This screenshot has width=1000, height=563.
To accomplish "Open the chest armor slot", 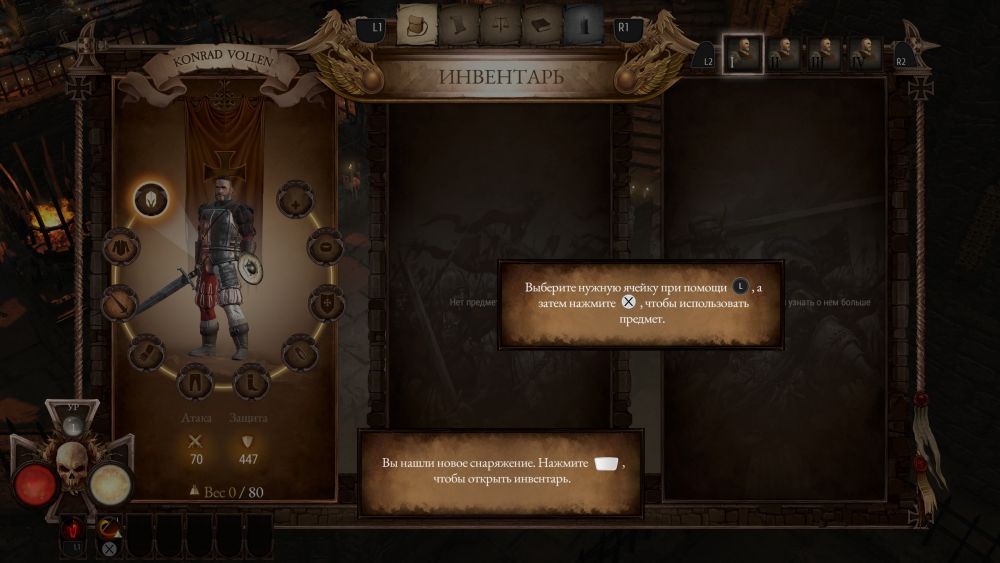I will click(121, 246).
